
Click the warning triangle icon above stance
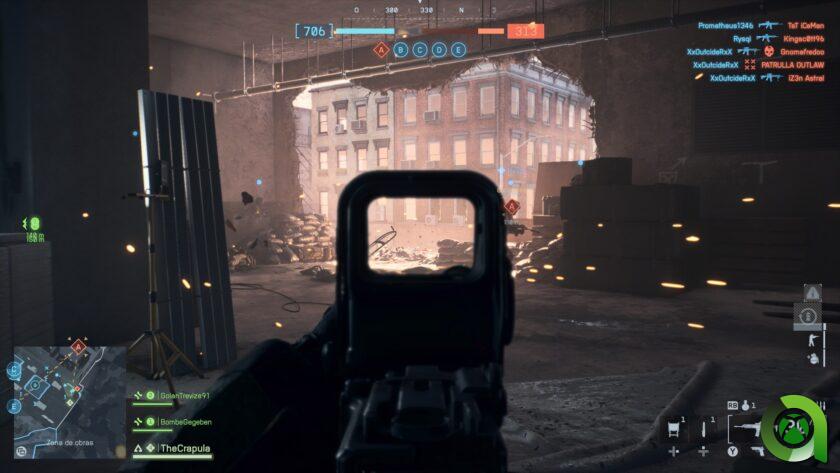tap(812, 293)
